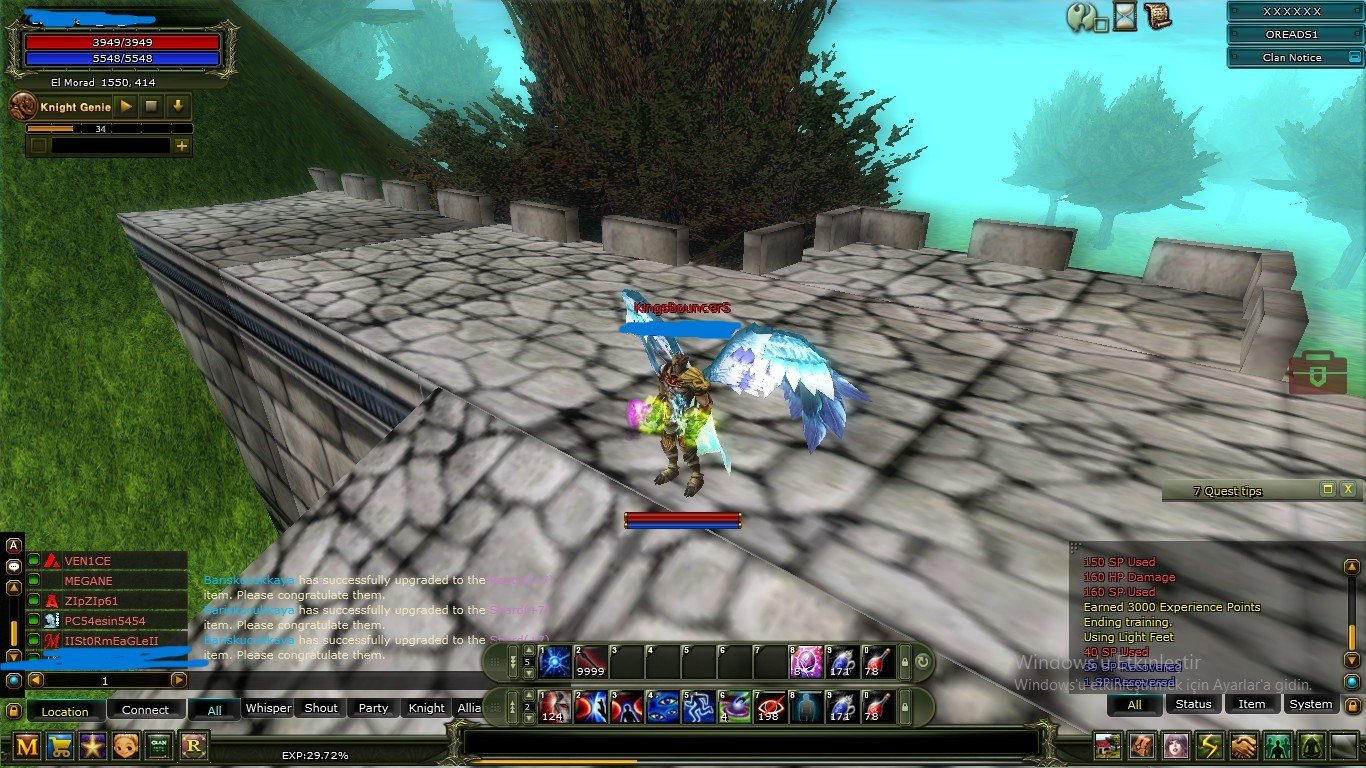
Task: Use the red potion in the top skill bar
Action: coord(877,661)
